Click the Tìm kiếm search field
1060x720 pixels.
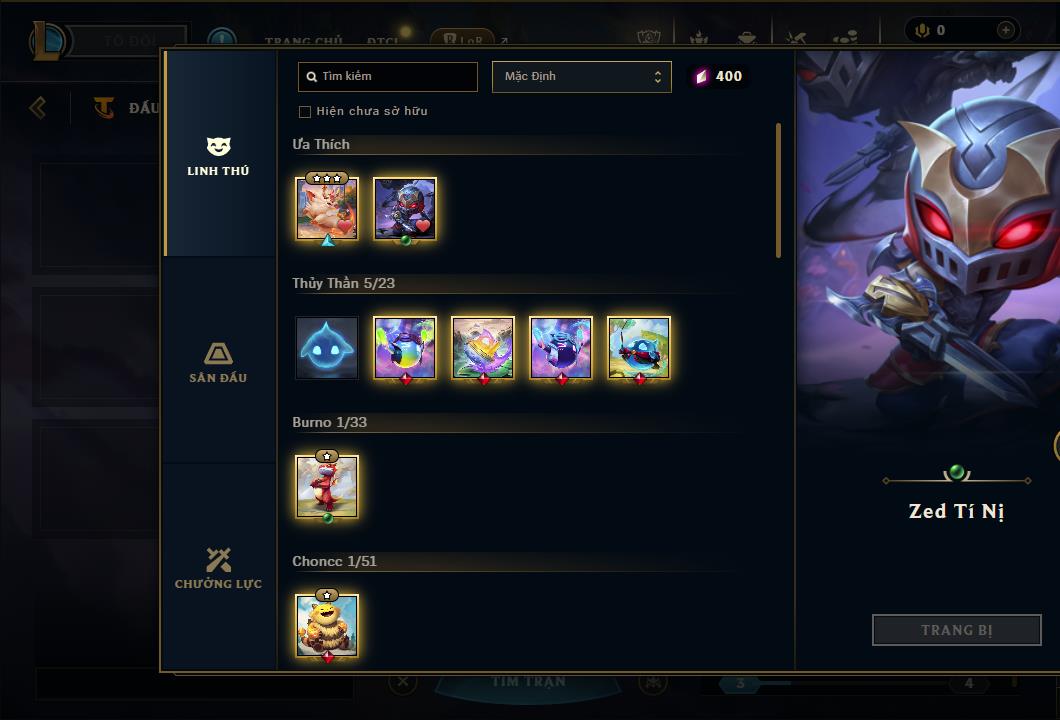click(x=388, y=77)
